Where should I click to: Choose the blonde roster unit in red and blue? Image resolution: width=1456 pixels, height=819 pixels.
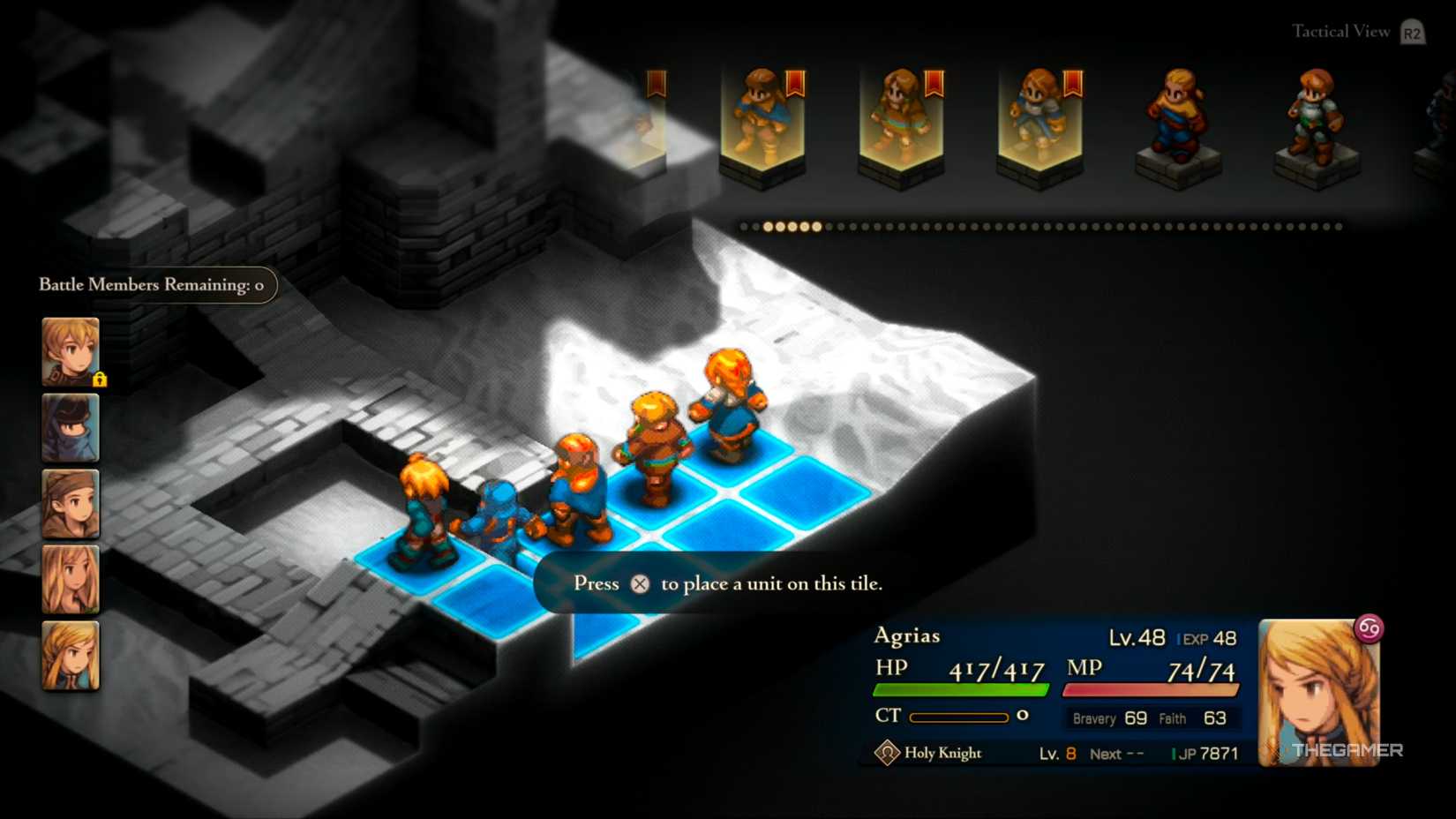click(1177, 119)
